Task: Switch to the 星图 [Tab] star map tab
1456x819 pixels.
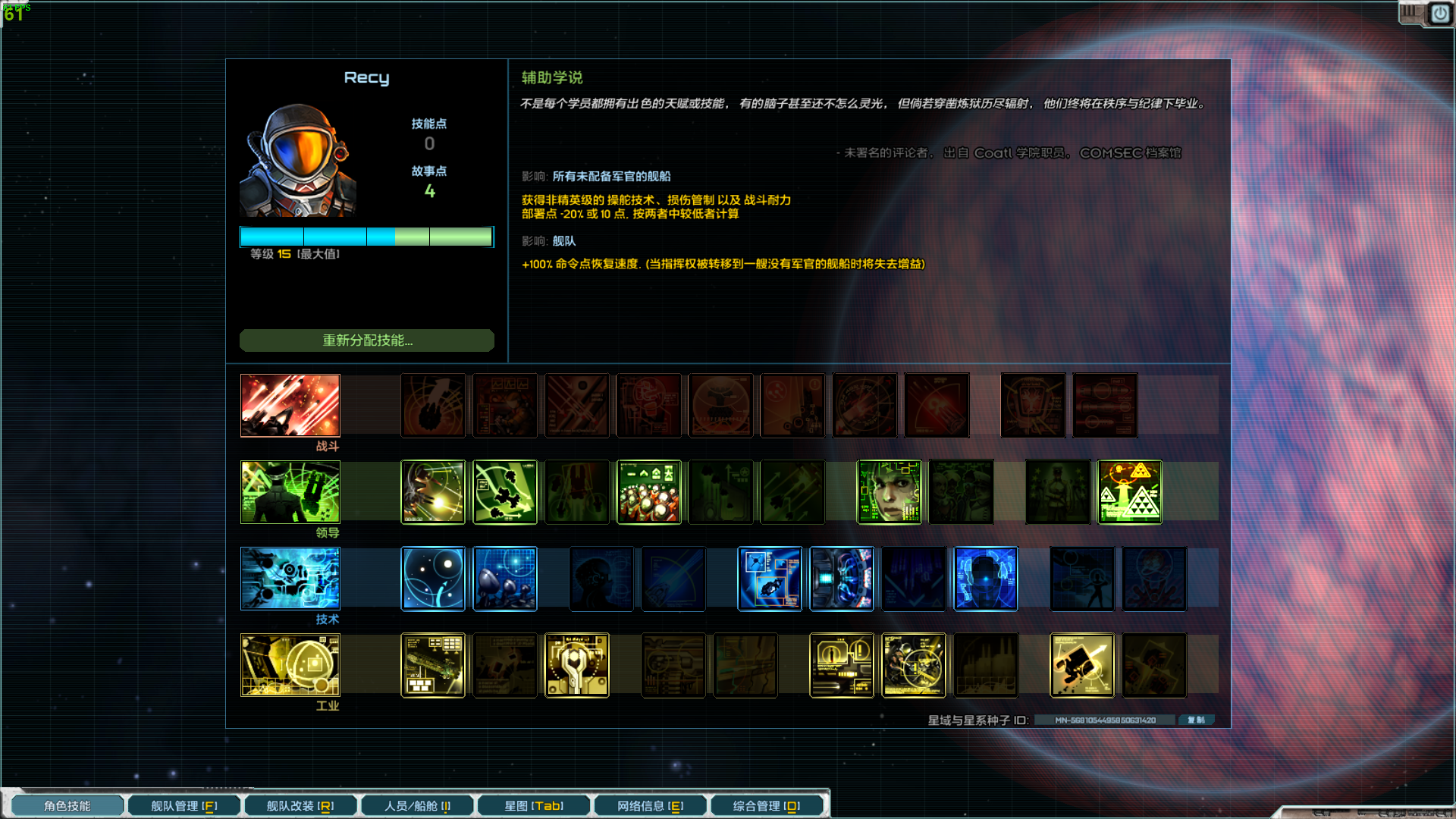Action: (533, 805)
